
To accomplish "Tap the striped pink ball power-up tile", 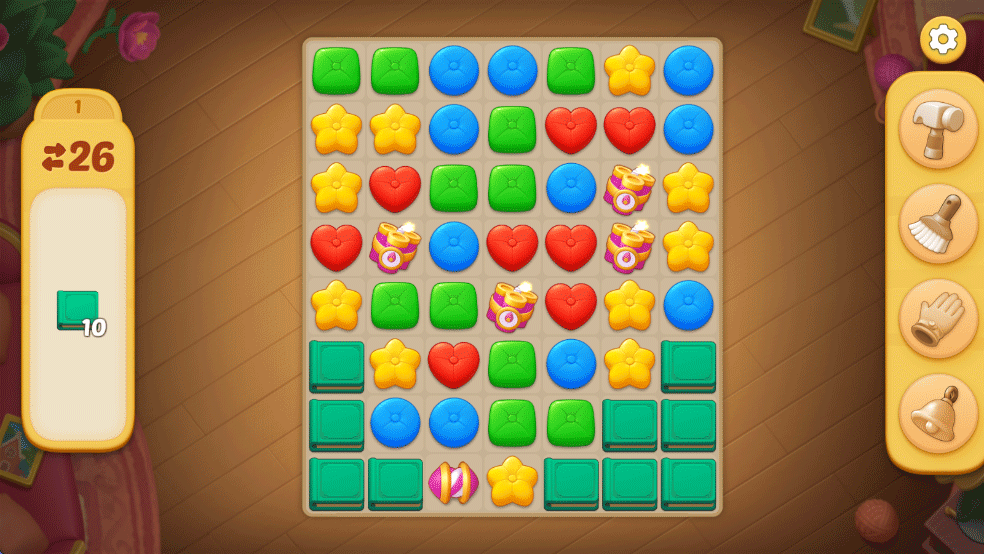I will pos(453,483).
